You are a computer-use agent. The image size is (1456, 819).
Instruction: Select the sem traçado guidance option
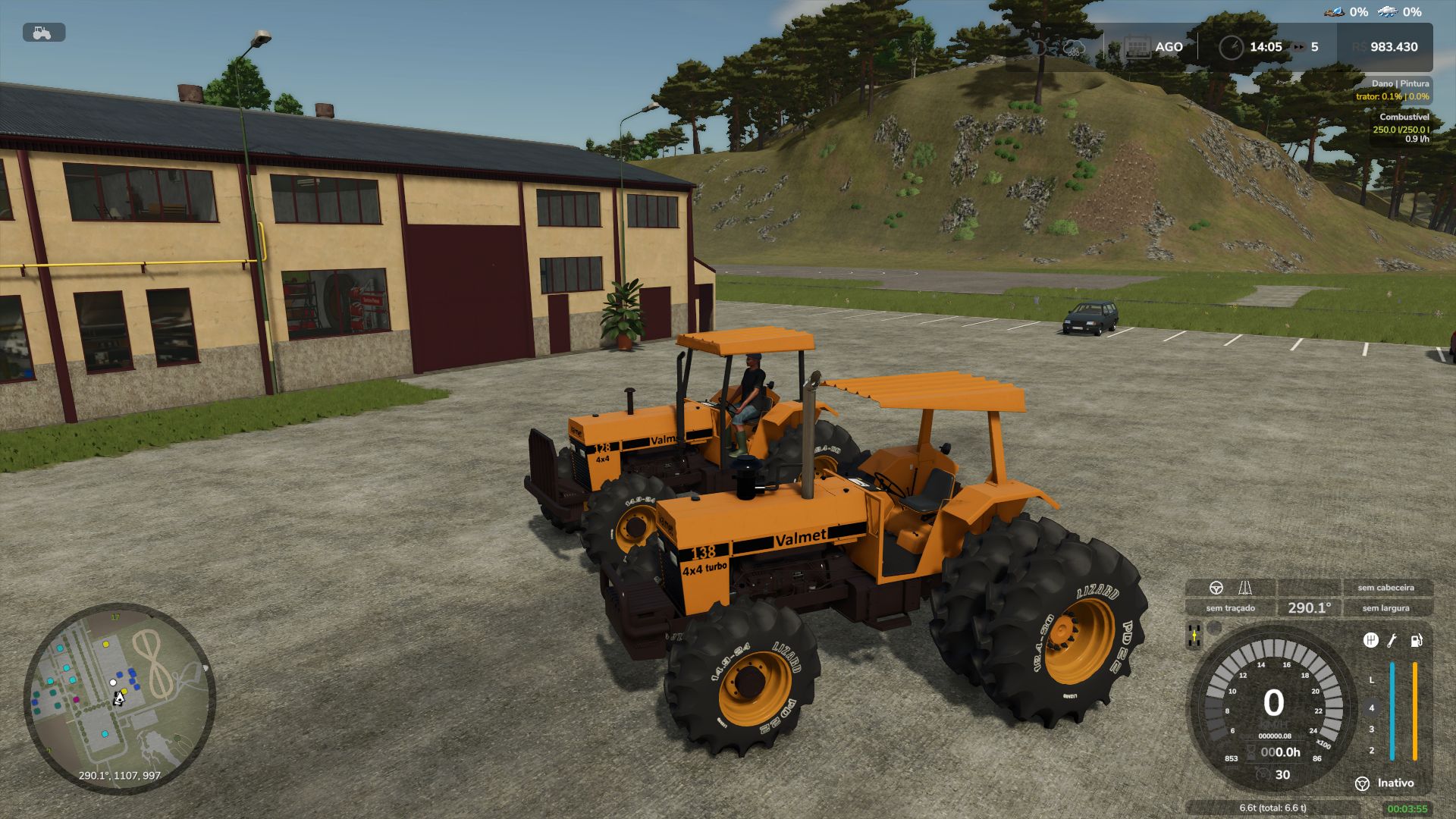(1231, 607)
